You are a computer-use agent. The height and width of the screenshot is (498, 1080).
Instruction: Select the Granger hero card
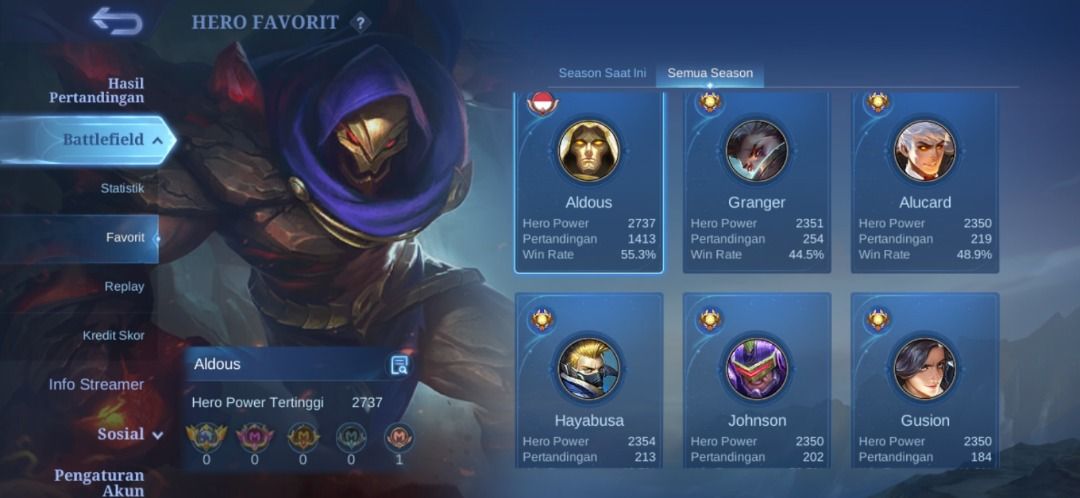click(x=757, y=183)
